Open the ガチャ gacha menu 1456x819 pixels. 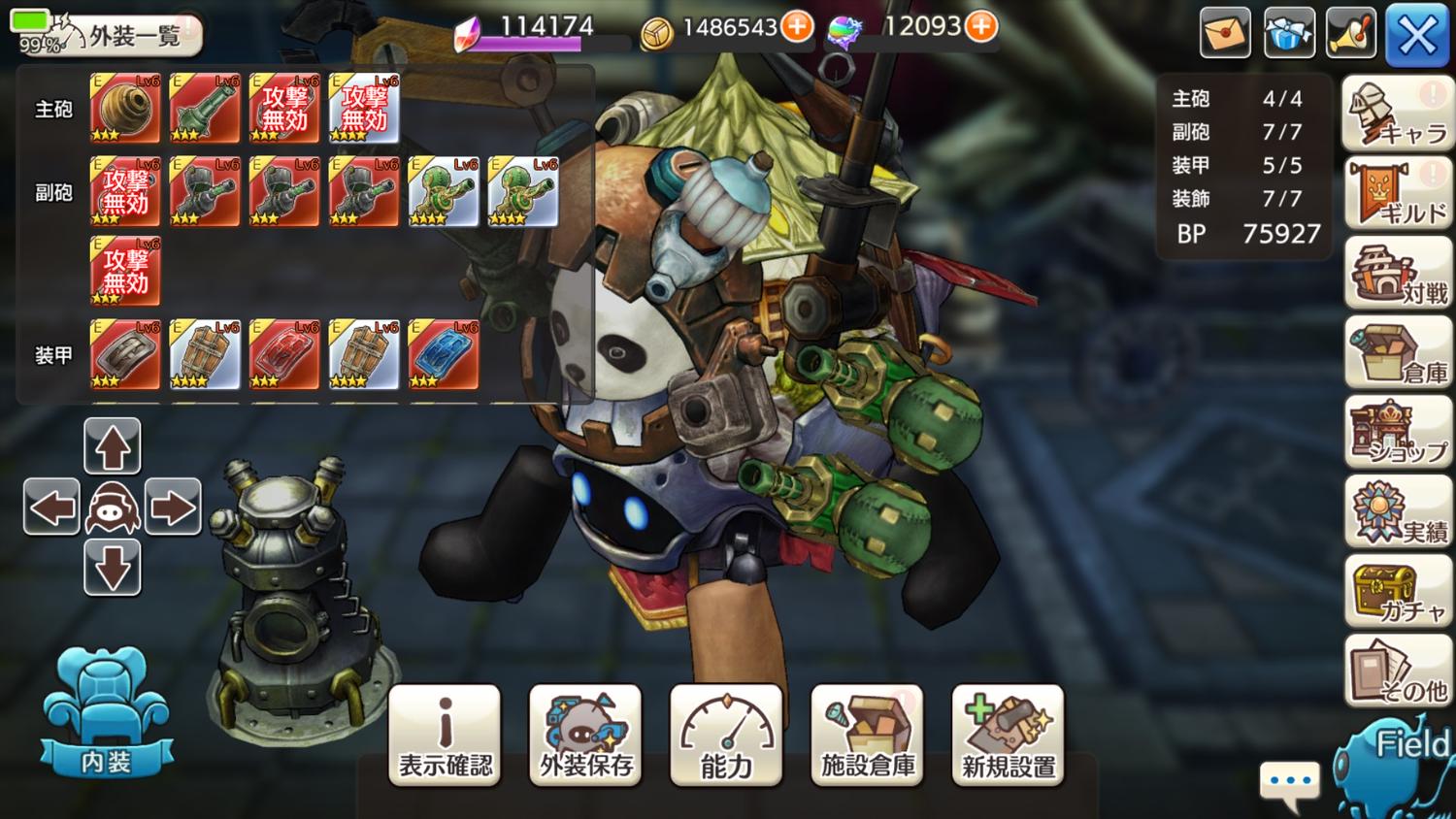pos(1398,592)
